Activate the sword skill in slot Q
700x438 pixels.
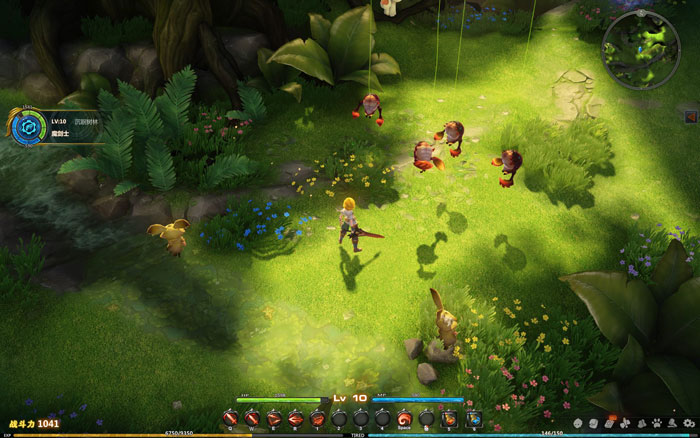click(230, 418)
